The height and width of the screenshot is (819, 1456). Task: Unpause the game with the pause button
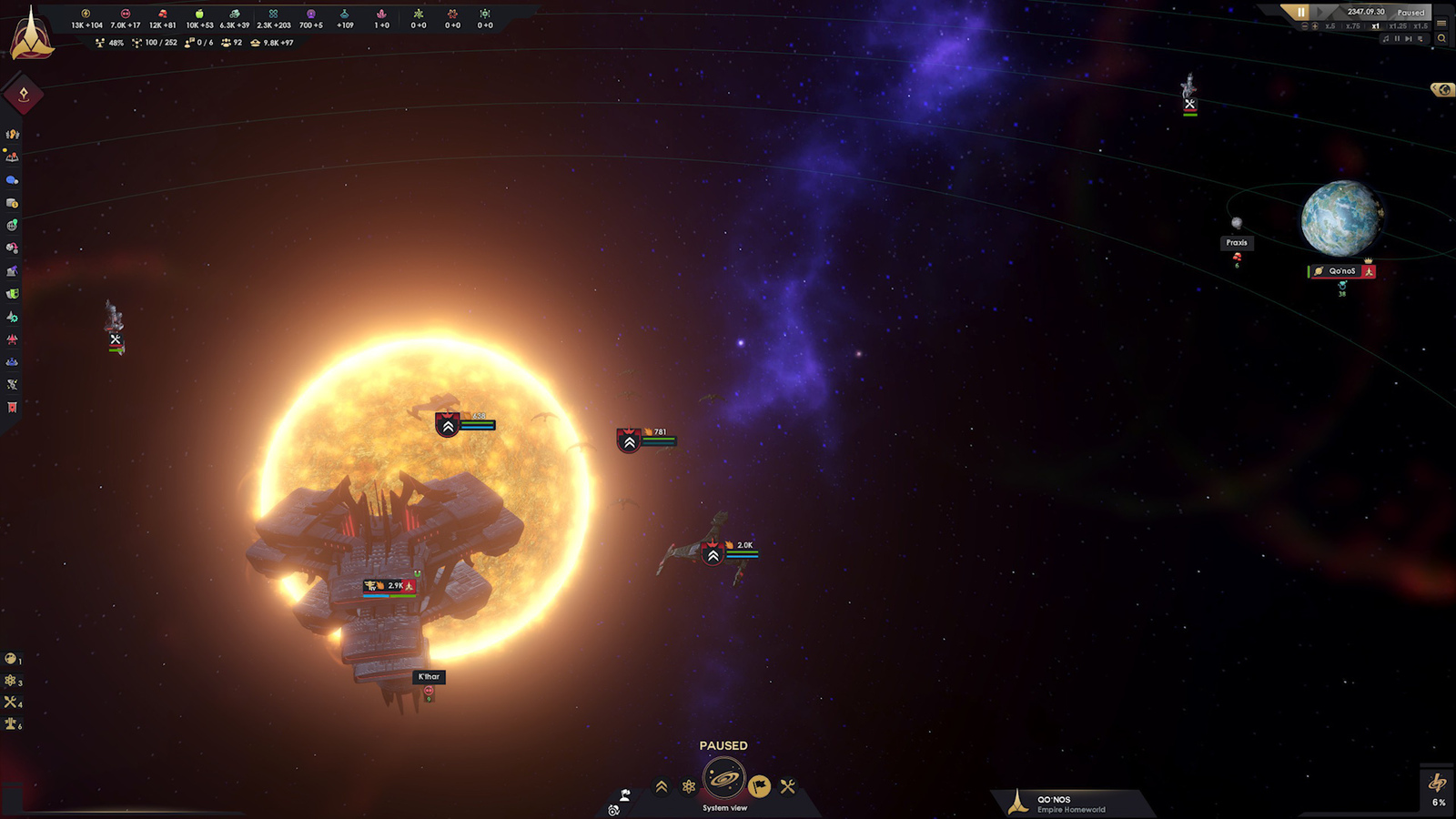tap(1302, 12)
